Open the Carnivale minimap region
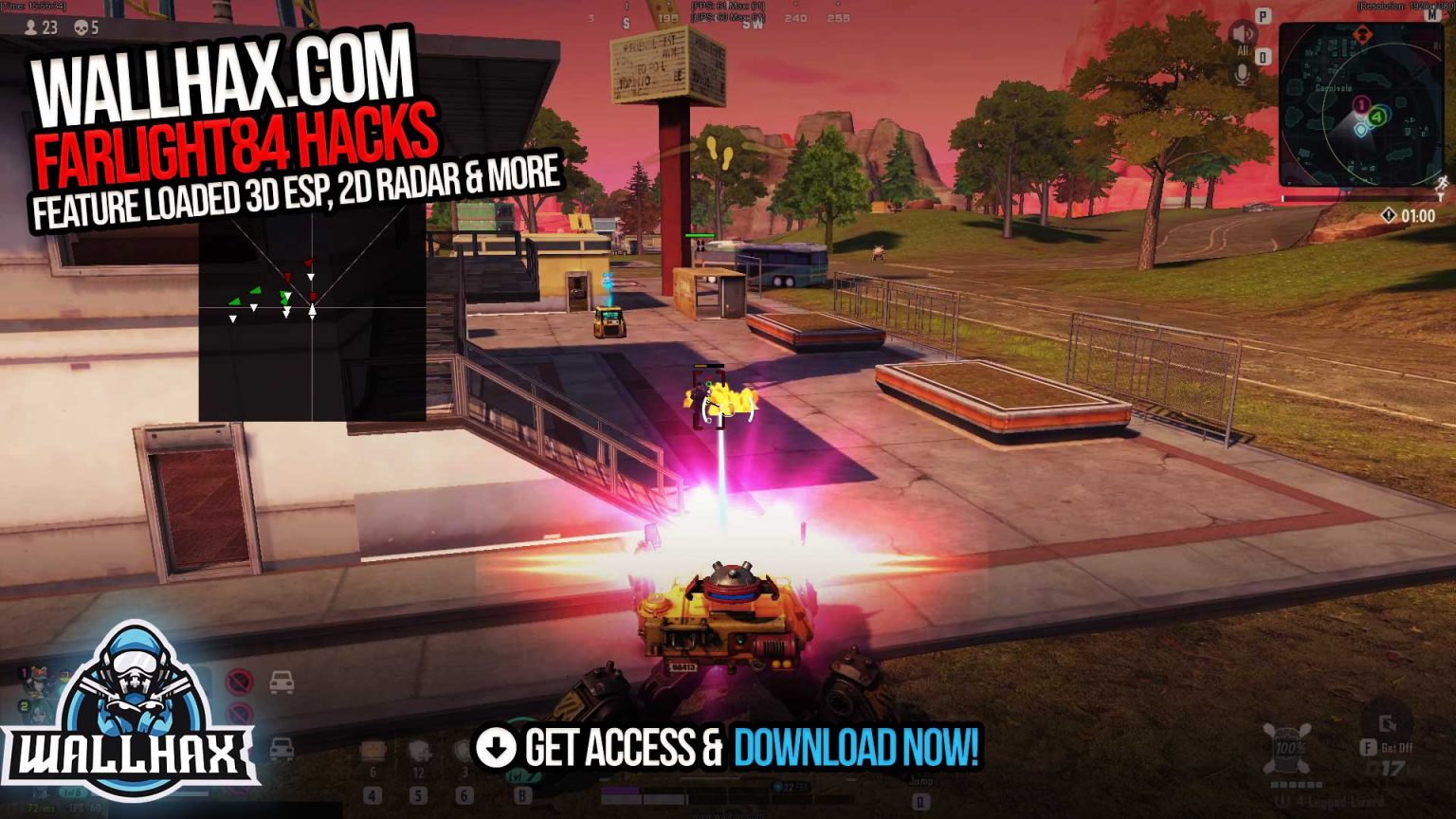The height and width of the screenshot is (819, 1456). point(1333,88)
